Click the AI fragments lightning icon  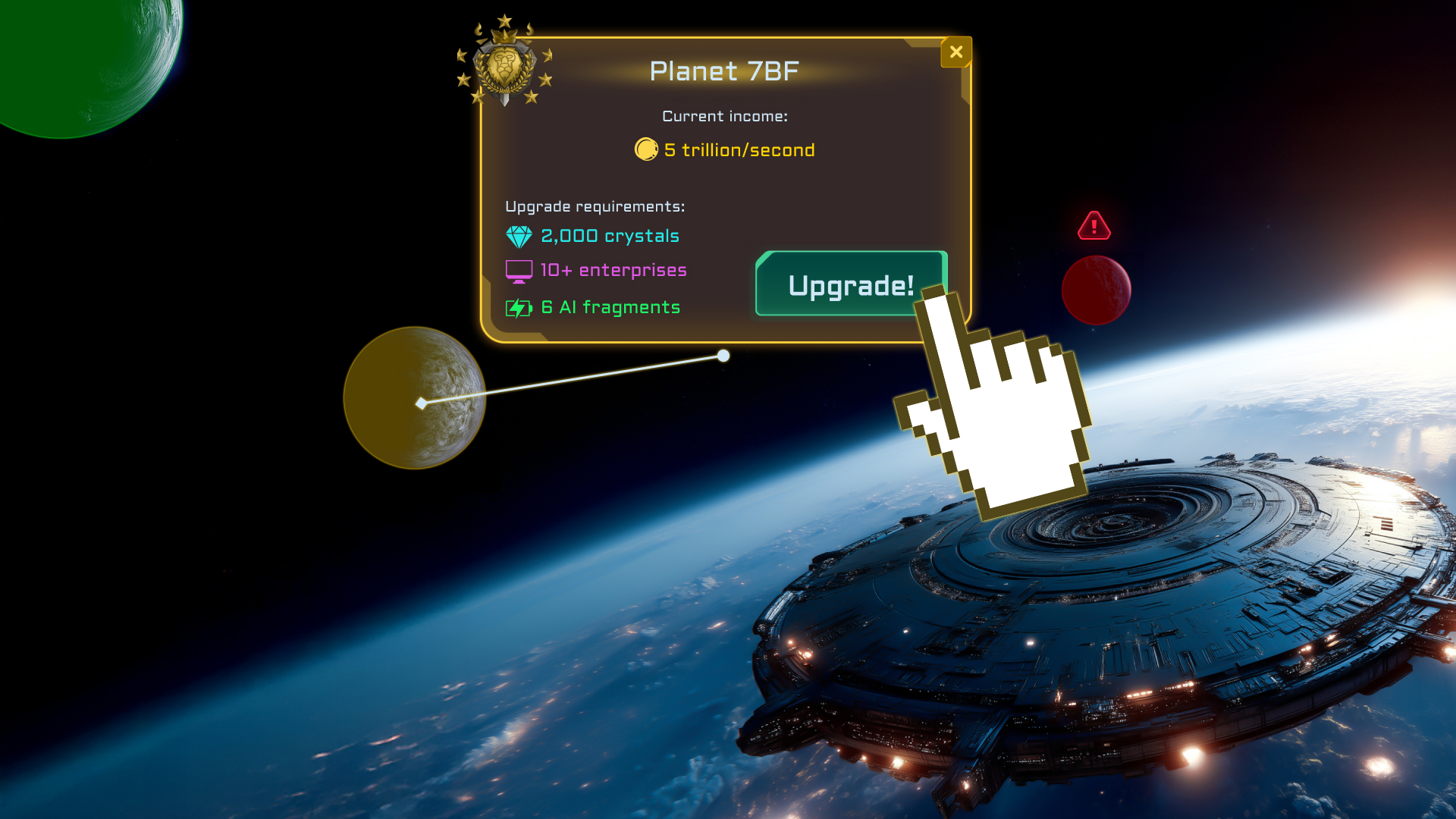(519, 307)
